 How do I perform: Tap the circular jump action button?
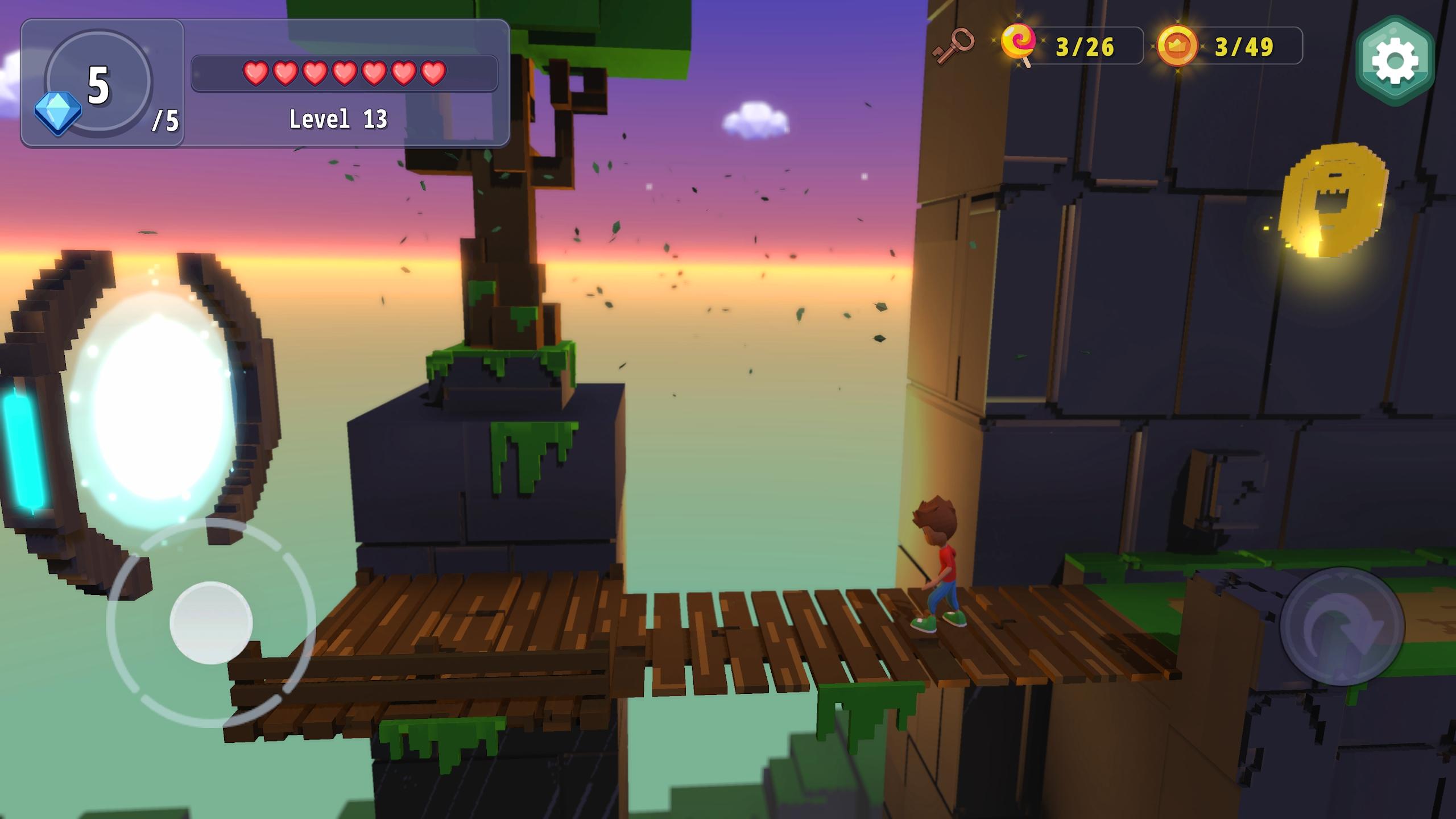pos(1342,626)
